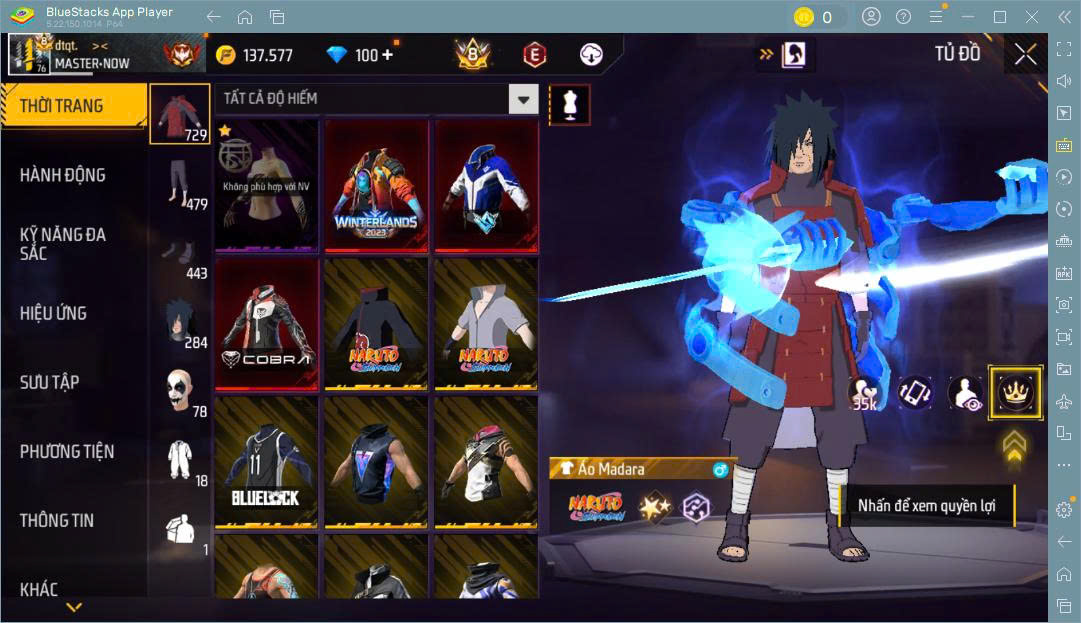Choose the hairstyle subcategory icon
The image size is (1081, 623).
pyautogui.click(x=180, y=321)
